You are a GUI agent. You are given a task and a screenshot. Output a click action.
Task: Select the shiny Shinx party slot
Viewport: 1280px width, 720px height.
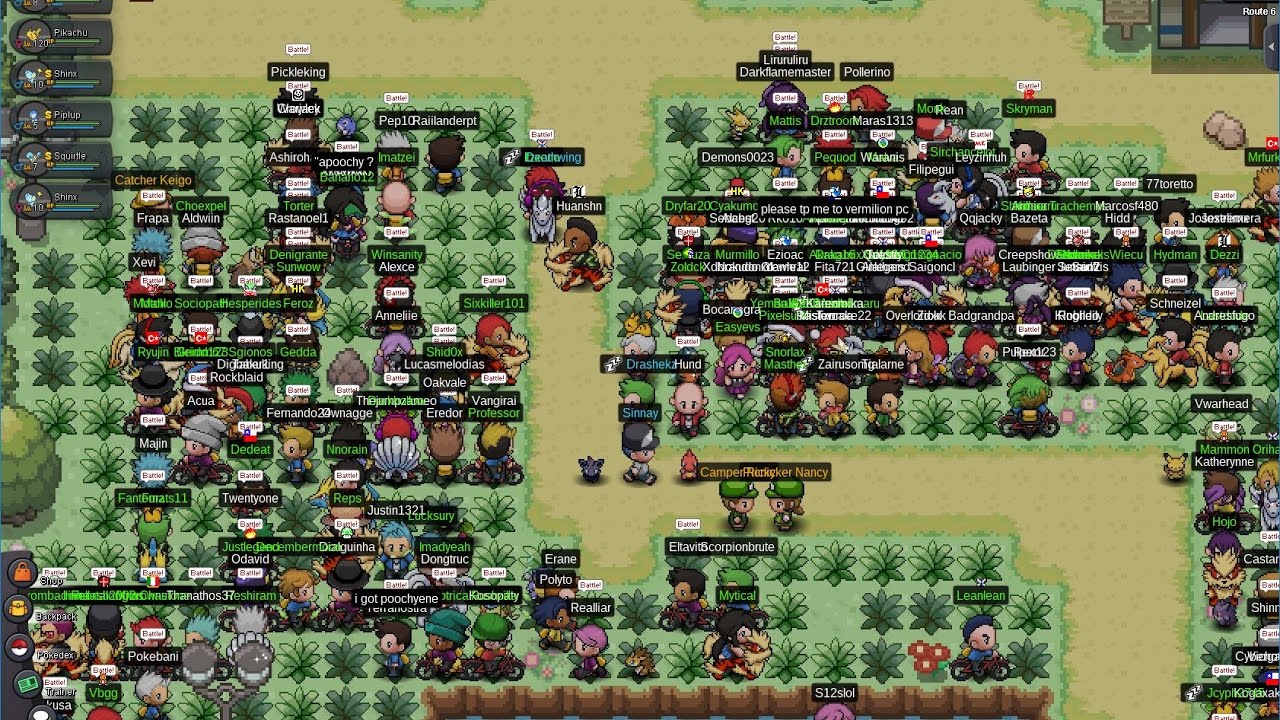(60, 74)
